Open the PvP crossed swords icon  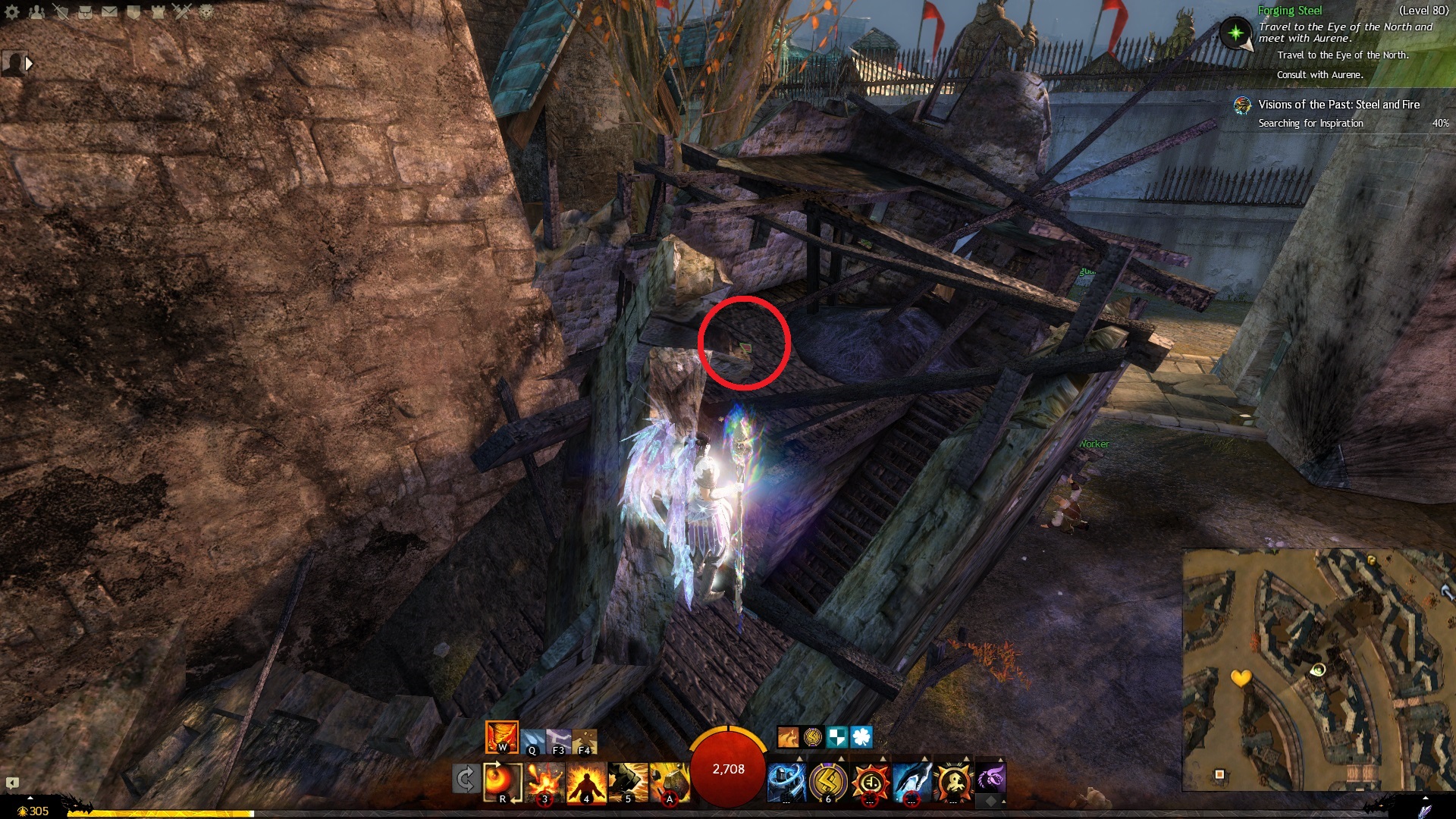pyautogui.click(x=182, y=12)
